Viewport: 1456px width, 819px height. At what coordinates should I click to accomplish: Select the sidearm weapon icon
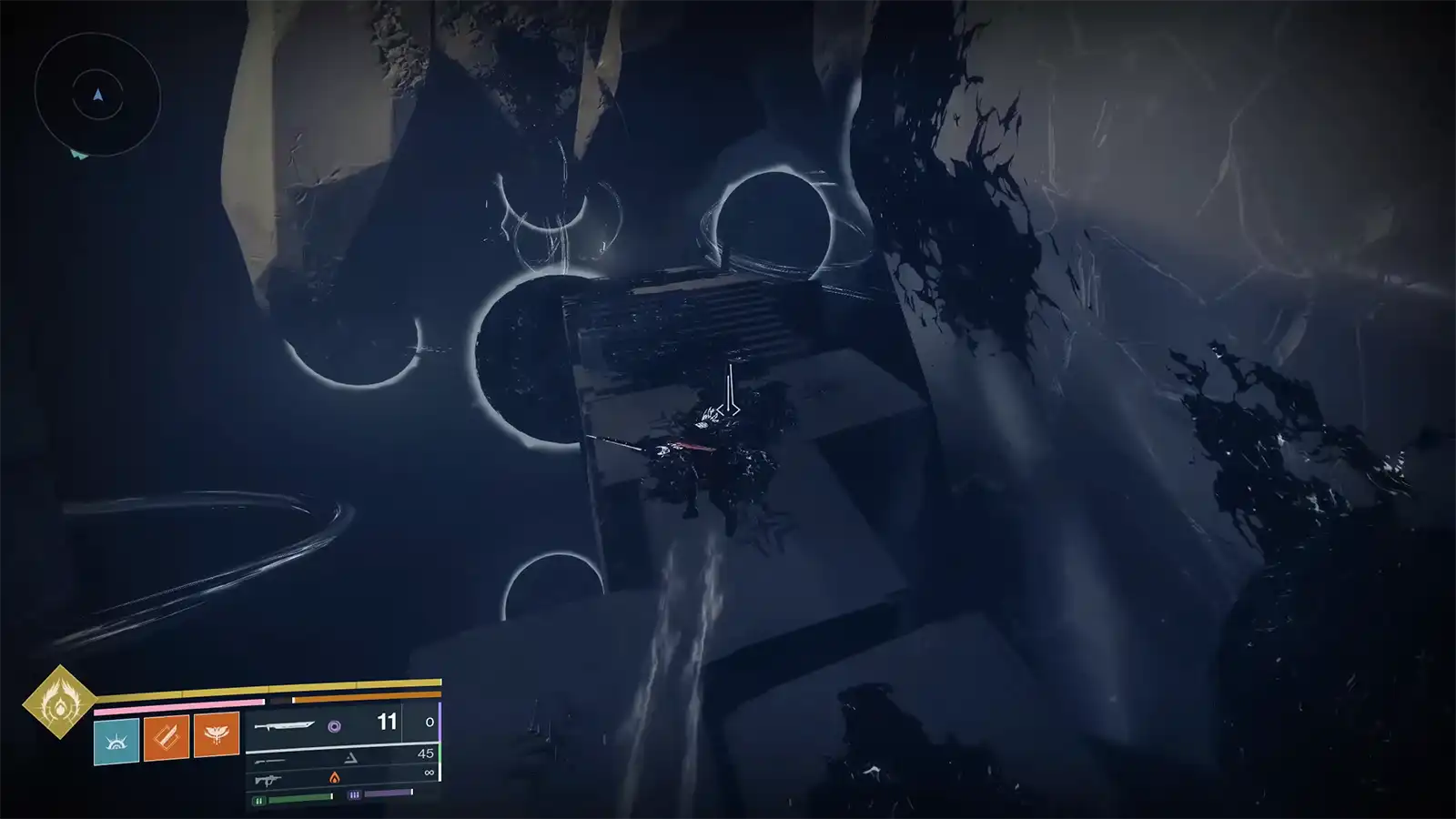click(x=271, y=761)
